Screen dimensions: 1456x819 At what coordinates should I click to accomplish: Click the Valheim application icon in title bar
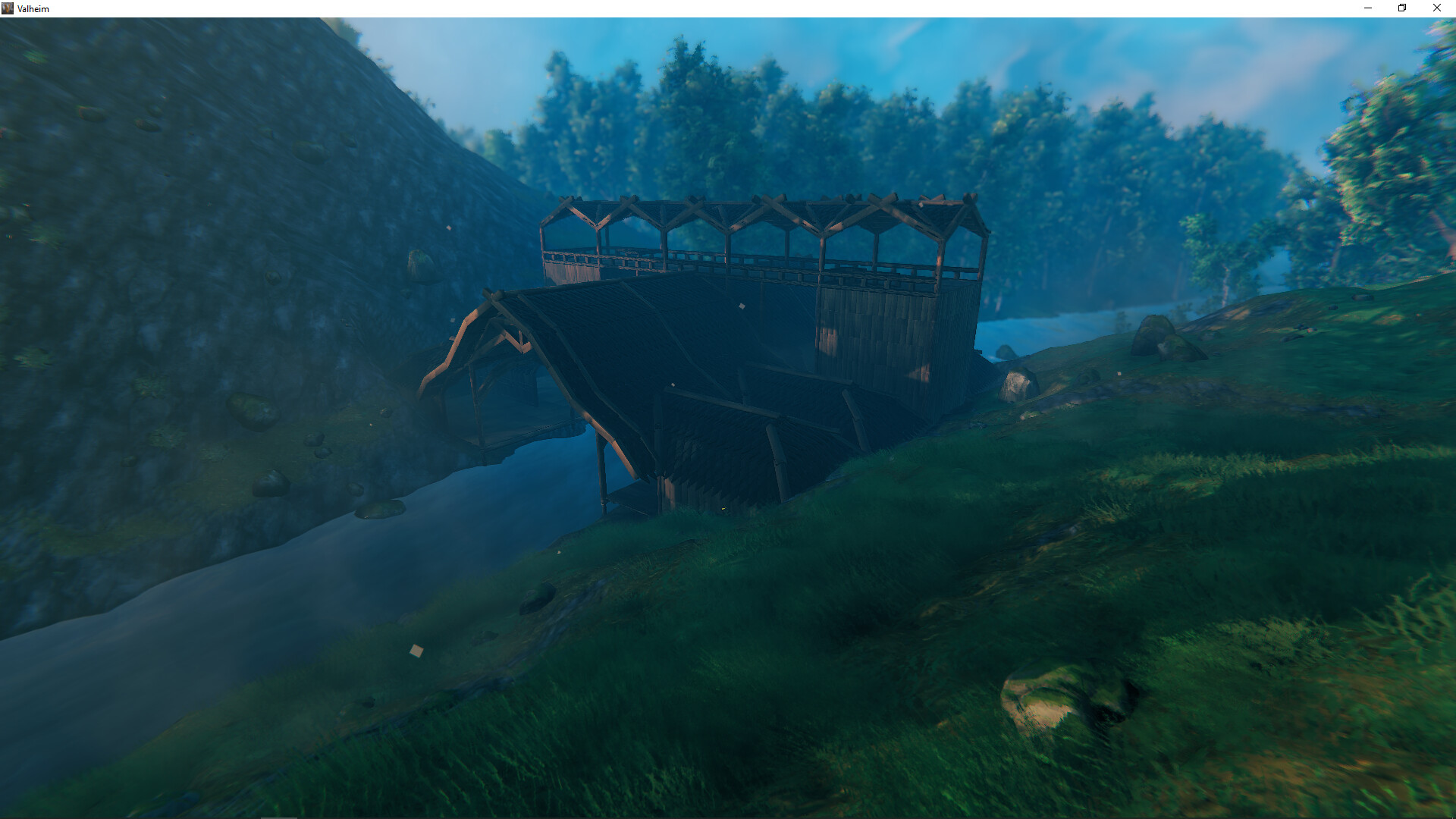tap(9, 8)
